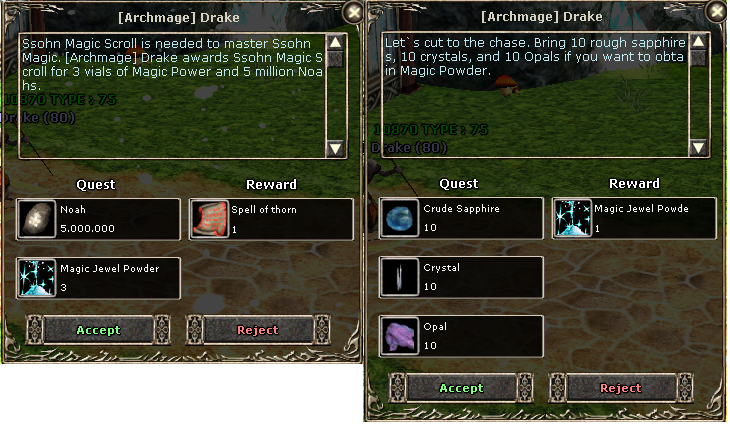Click scroll-up arrow in sapphire quest text box
The width and height of the screenshot is (730, 425).
click(x=699, y=43)
